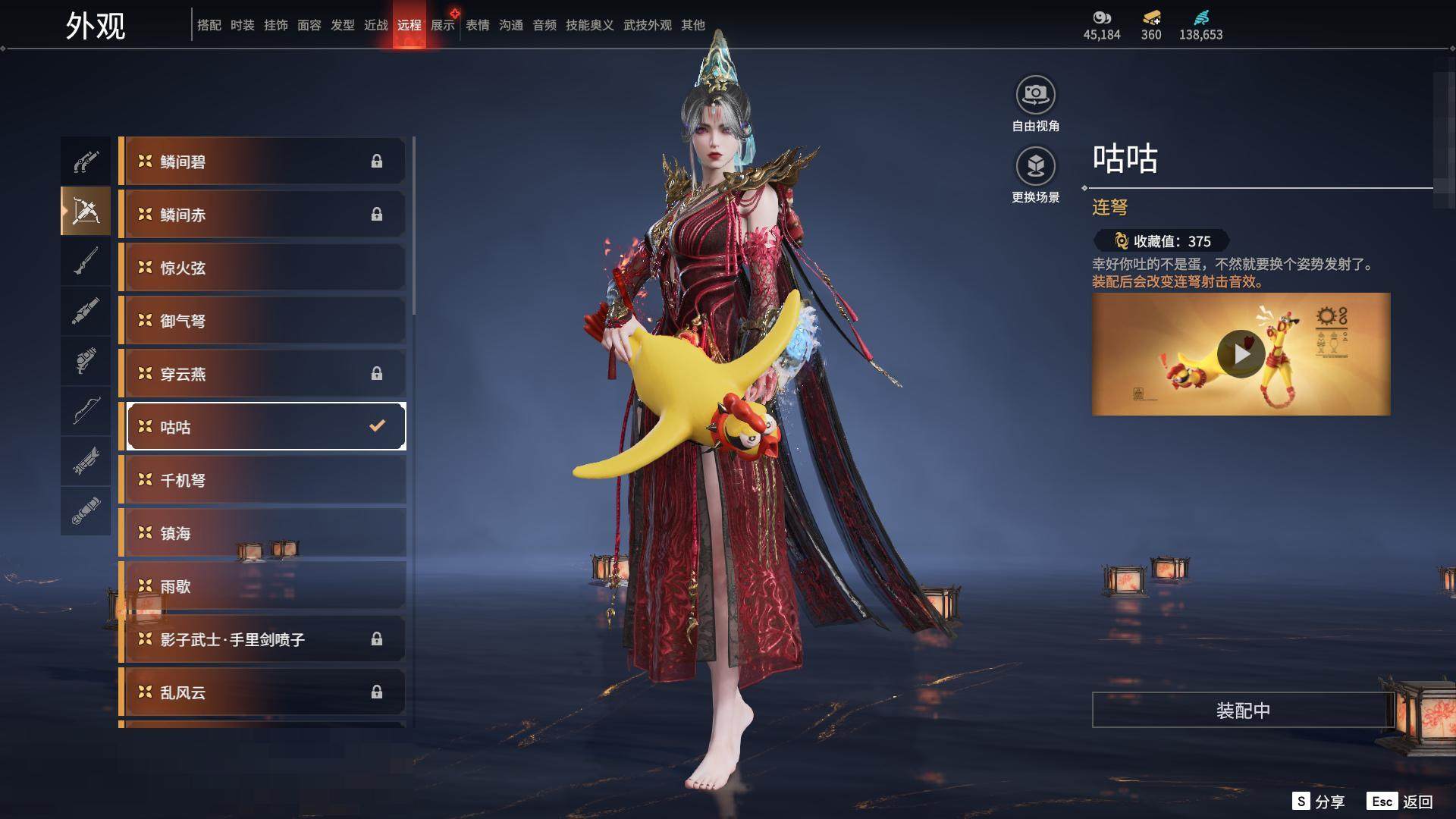
Task: Select the 千机弩 skin row
Action: point(262,480)
